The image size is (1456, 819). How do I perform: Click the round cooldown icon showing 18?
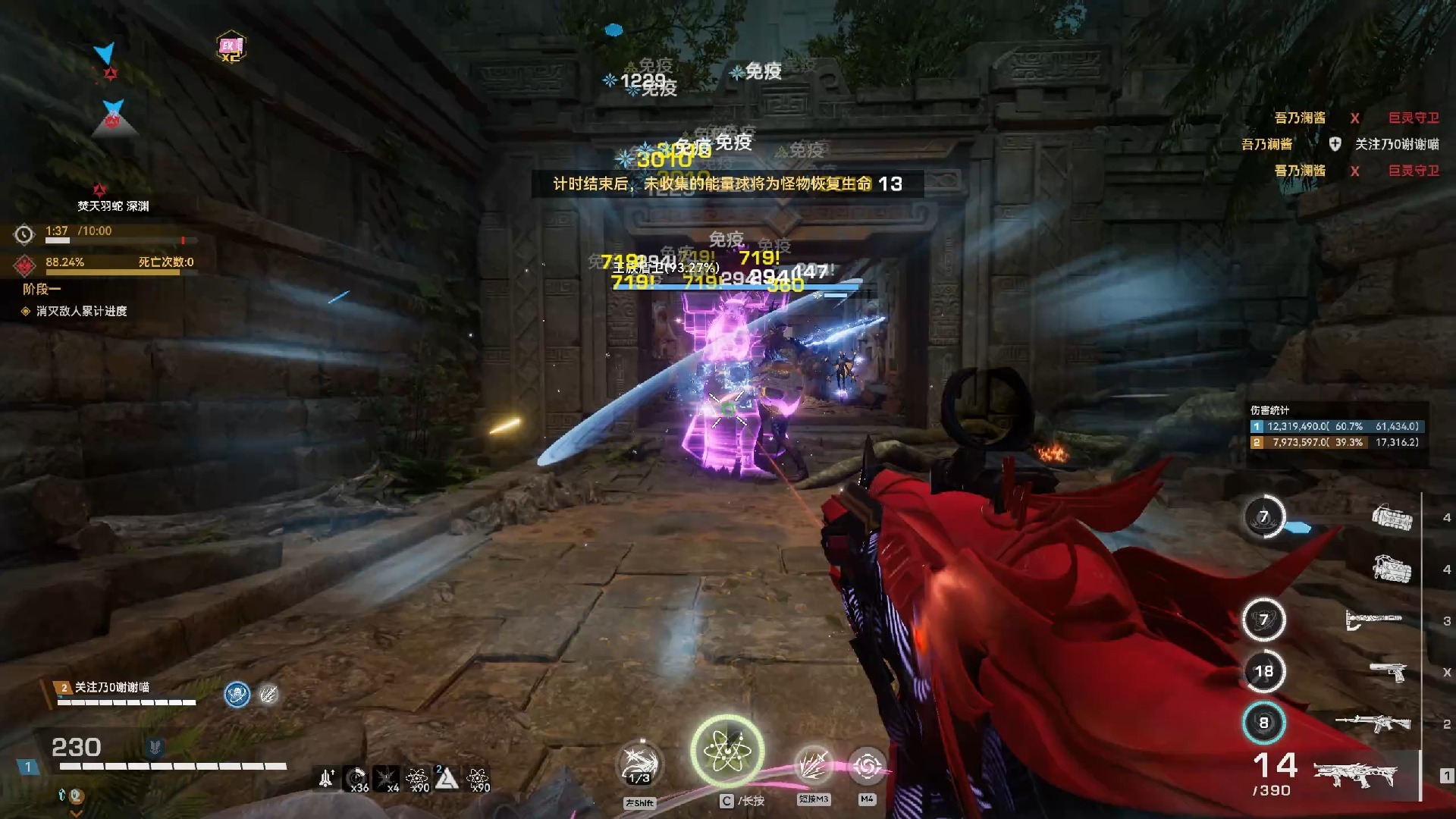(1263, 671)
